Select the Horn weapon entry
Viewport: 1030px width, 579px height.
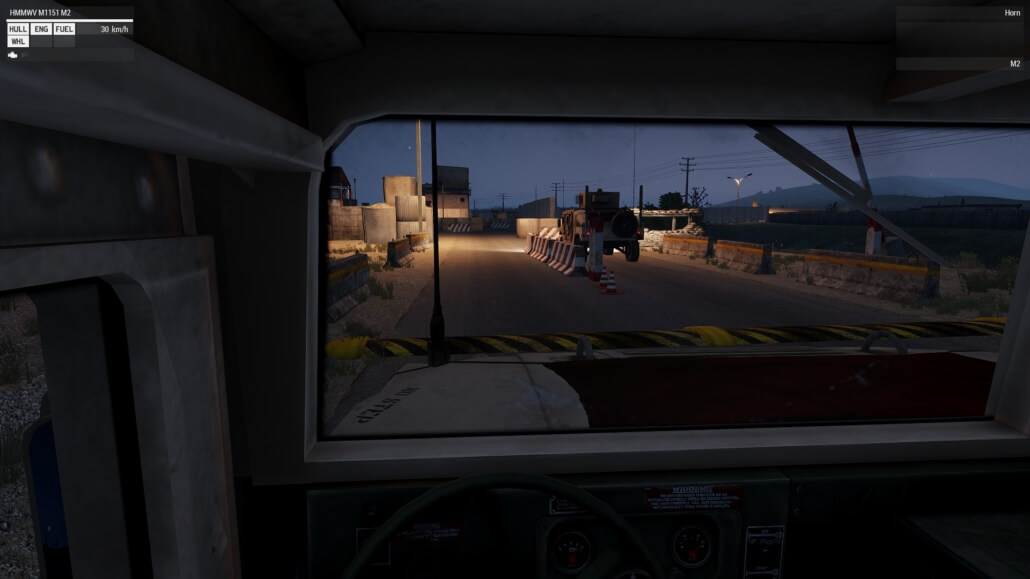tap(1012, 13)
